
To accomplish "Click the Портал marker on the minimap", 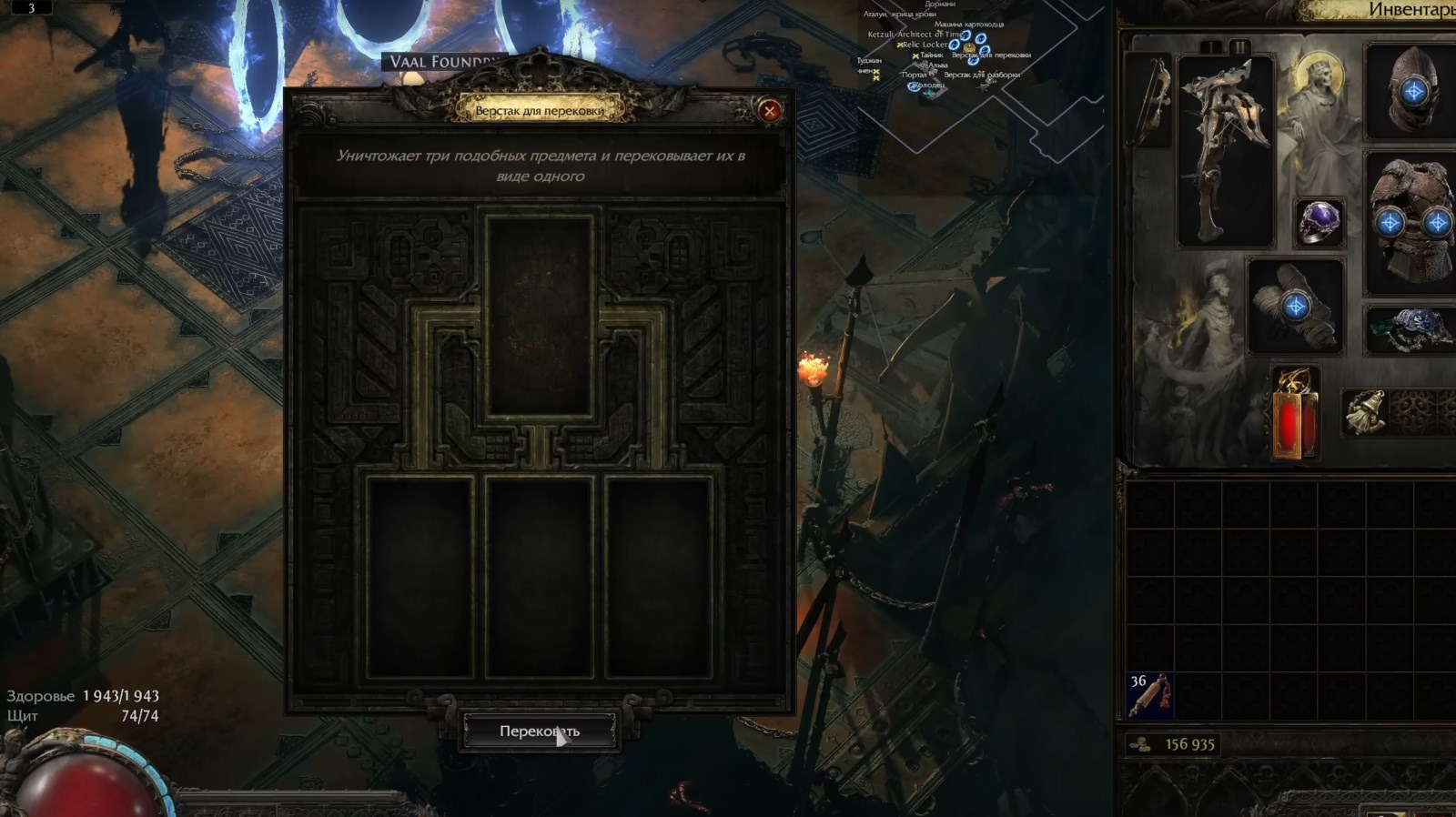I will click(x=915, y=75).
